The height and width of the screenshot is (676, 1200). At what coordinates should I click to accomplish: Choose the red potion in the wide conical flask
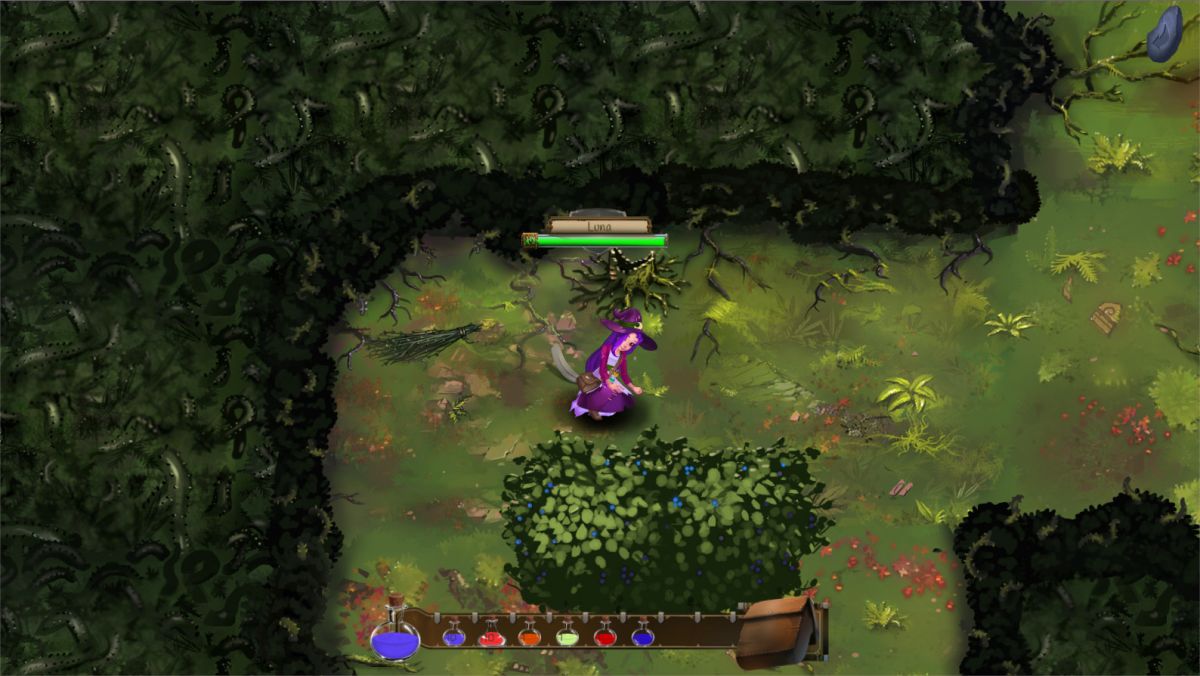point(491,634)
